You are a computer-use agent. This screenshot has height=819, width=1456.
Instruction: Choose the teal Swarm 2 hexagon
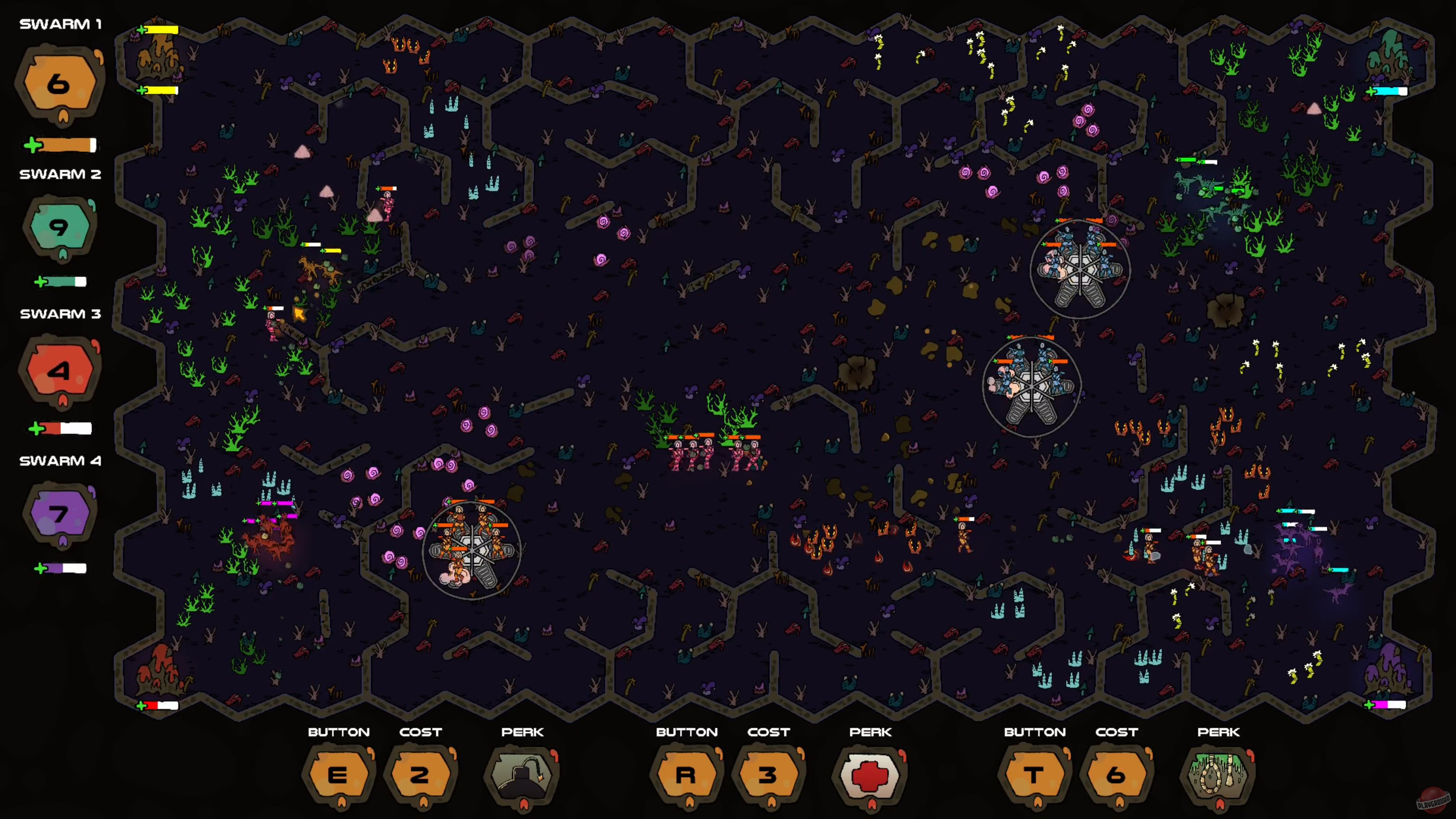pyautogui.click(x=59, y=227)
